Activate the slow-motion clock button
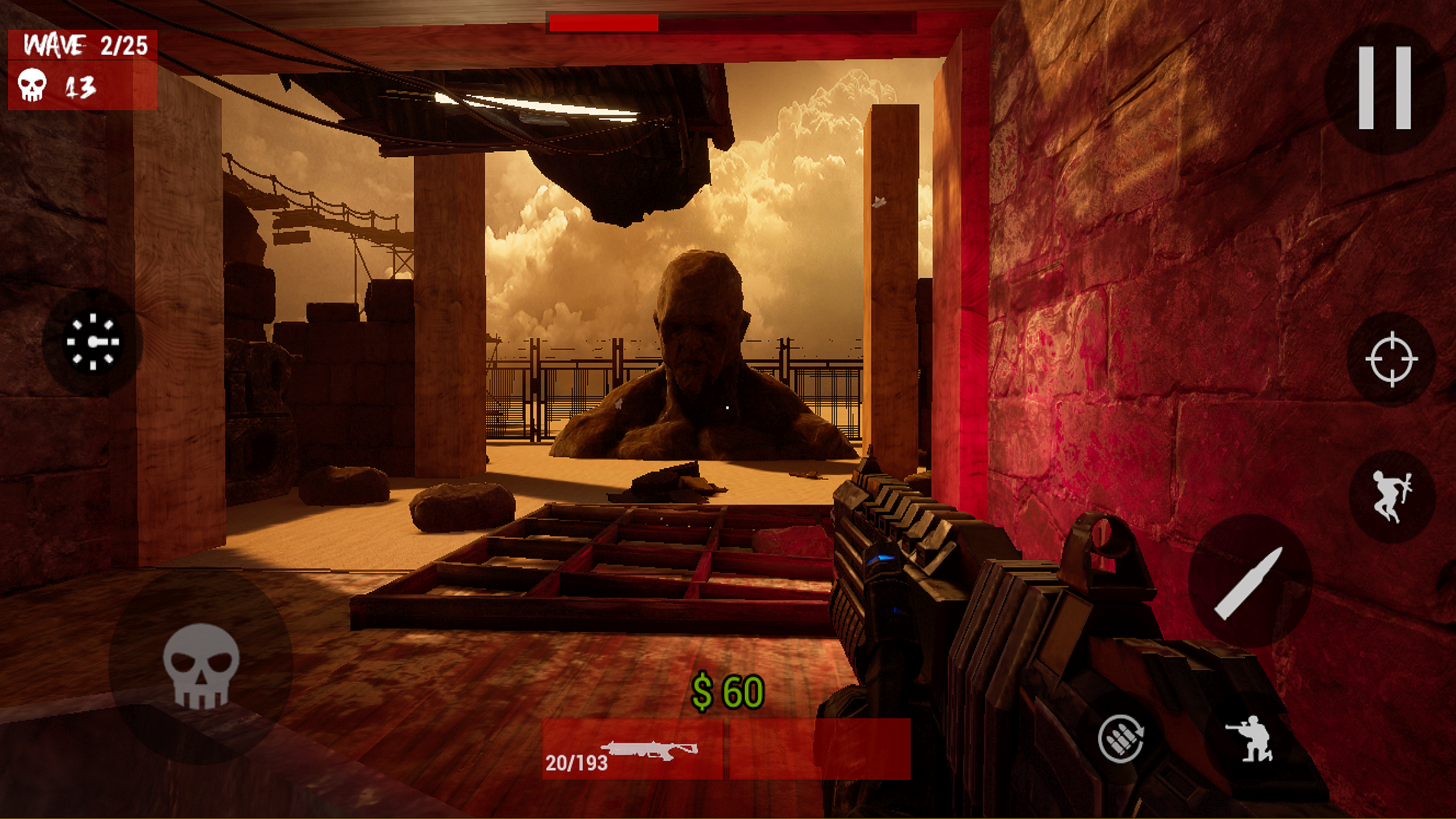The height and width of the screenshot is (819, 1456). point(92,342)
